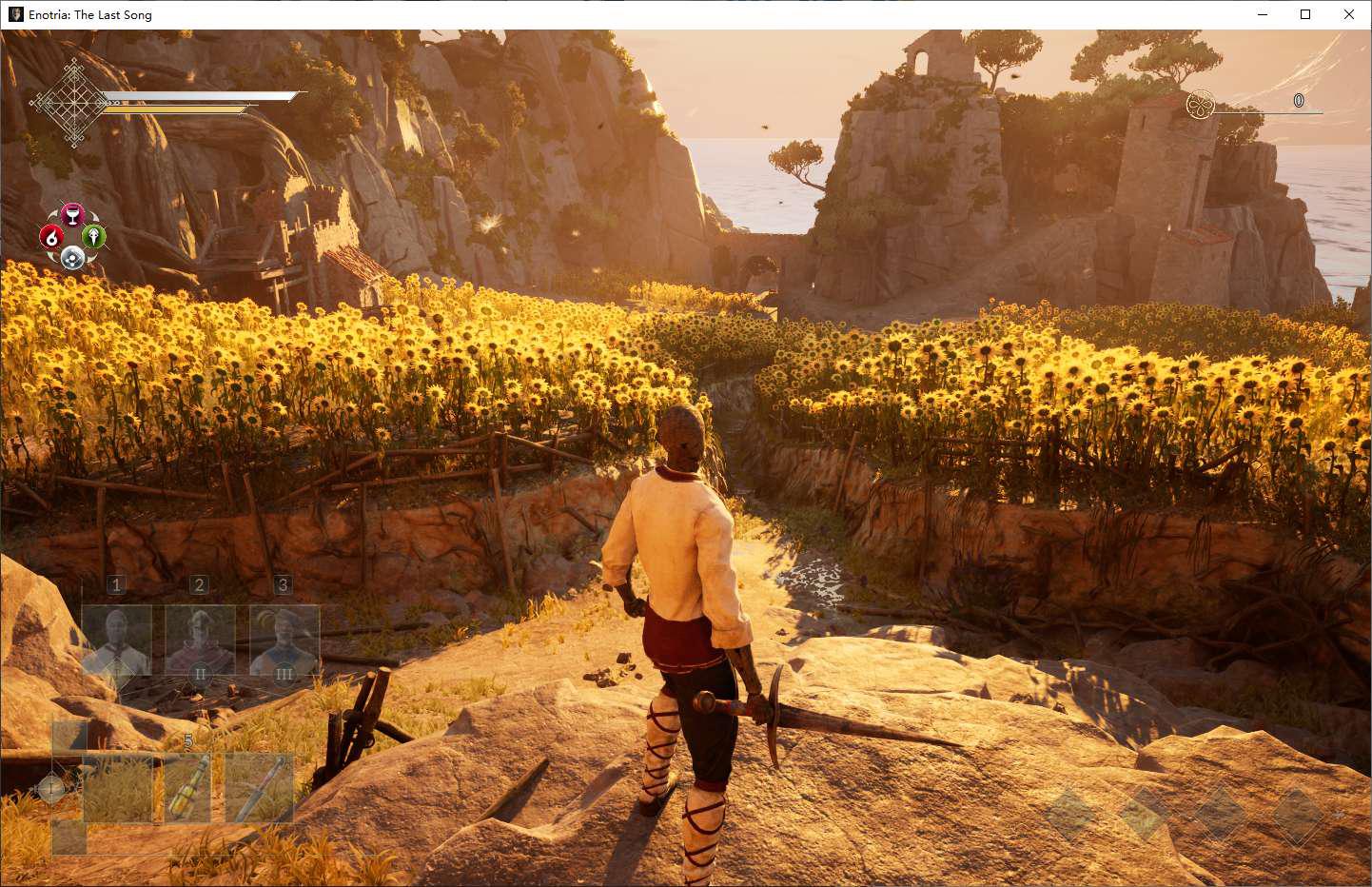Close the game window
Viewport: 1372px width, 887px height.
click(1348, 14)
